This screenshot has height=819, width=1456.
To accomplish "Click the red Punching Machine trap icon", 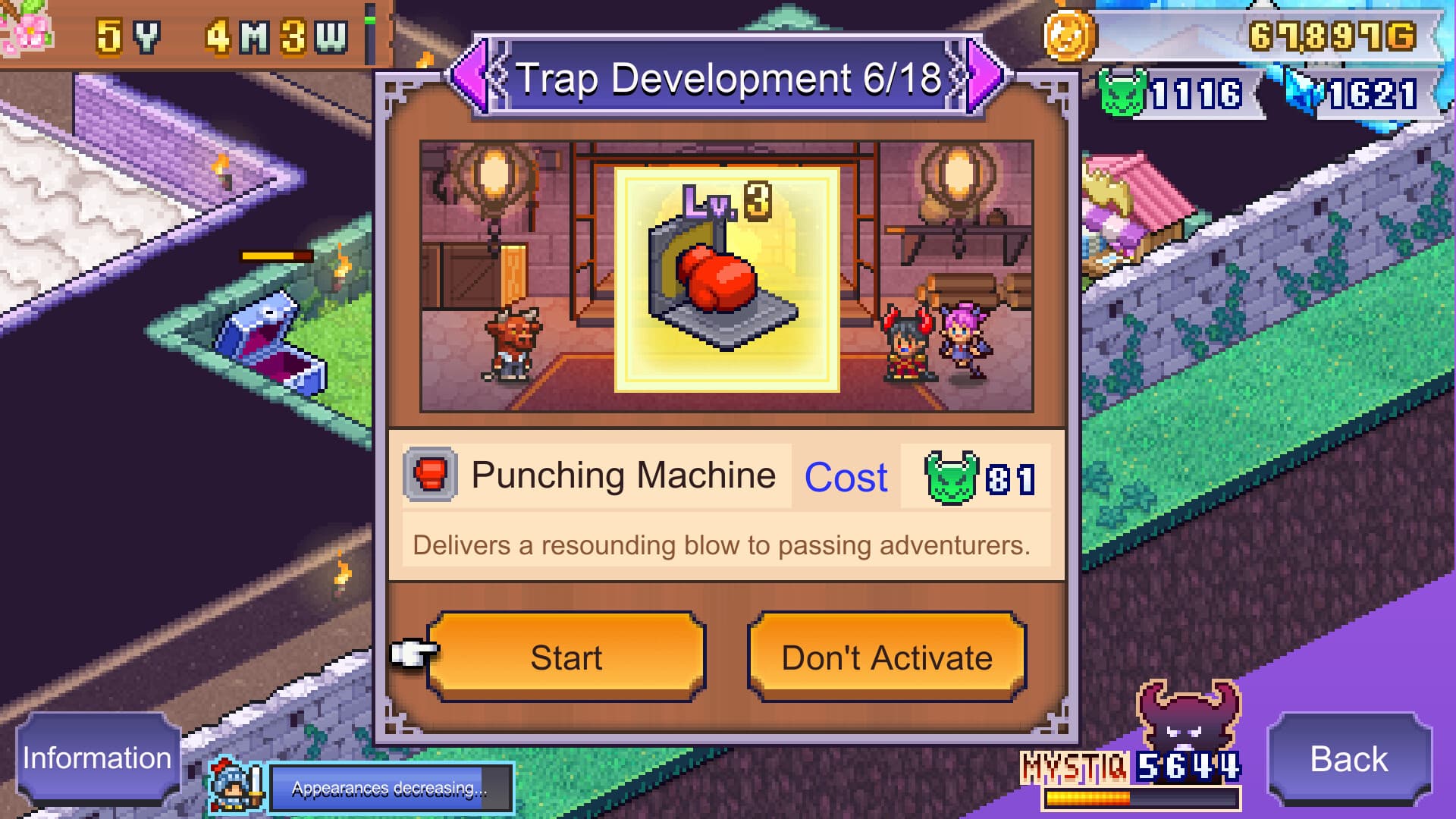I will click(430, 475).
